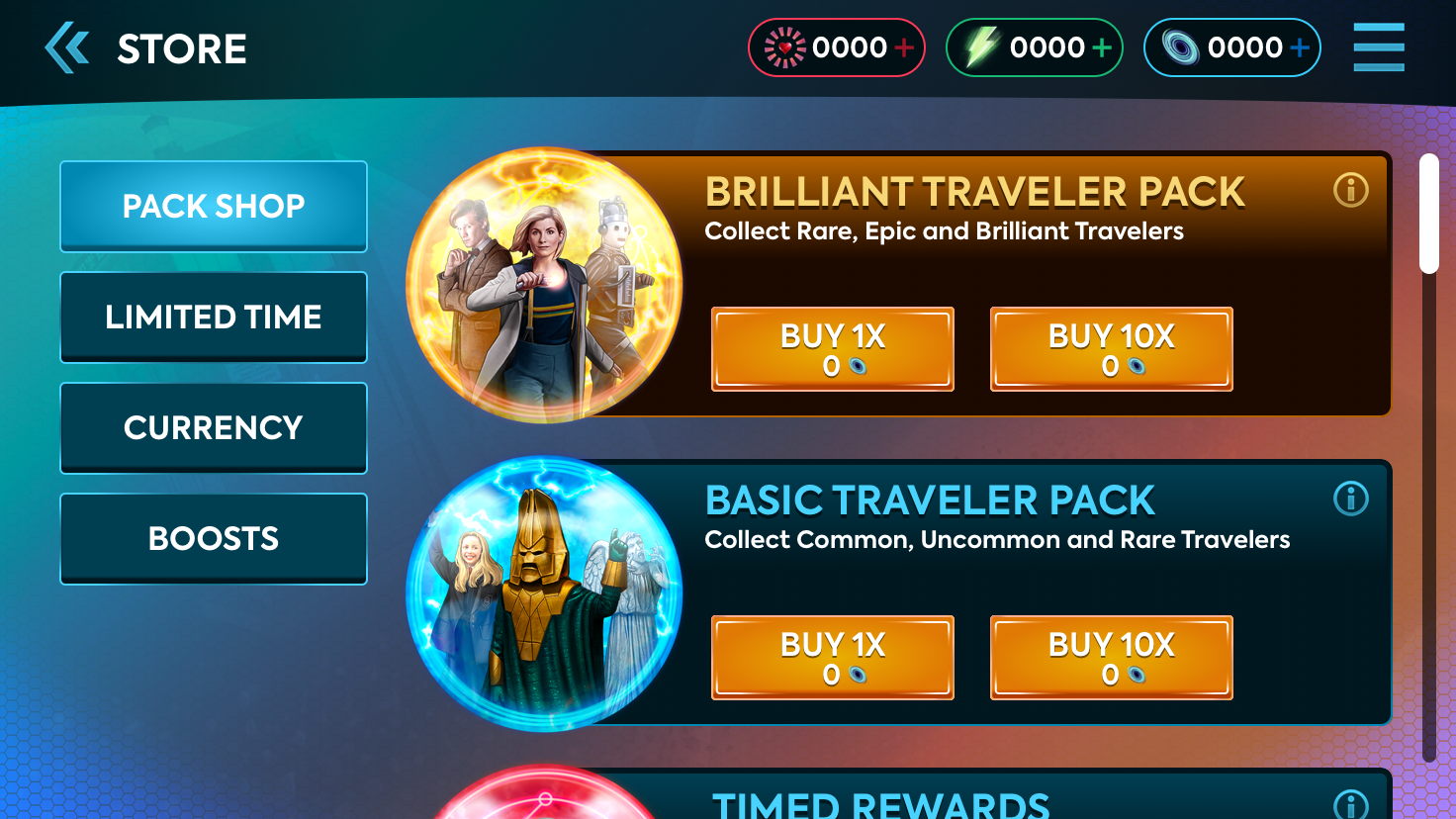Open the hamburger menu

[1378, 47]
